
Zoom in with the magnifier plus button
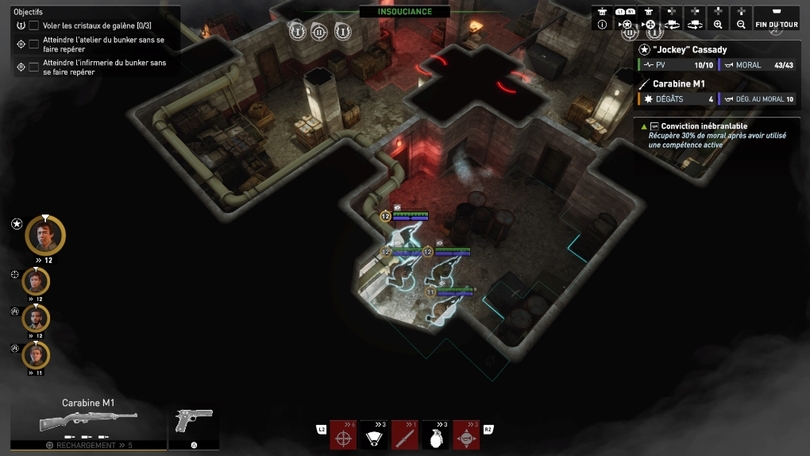click(x=718, y=24)
